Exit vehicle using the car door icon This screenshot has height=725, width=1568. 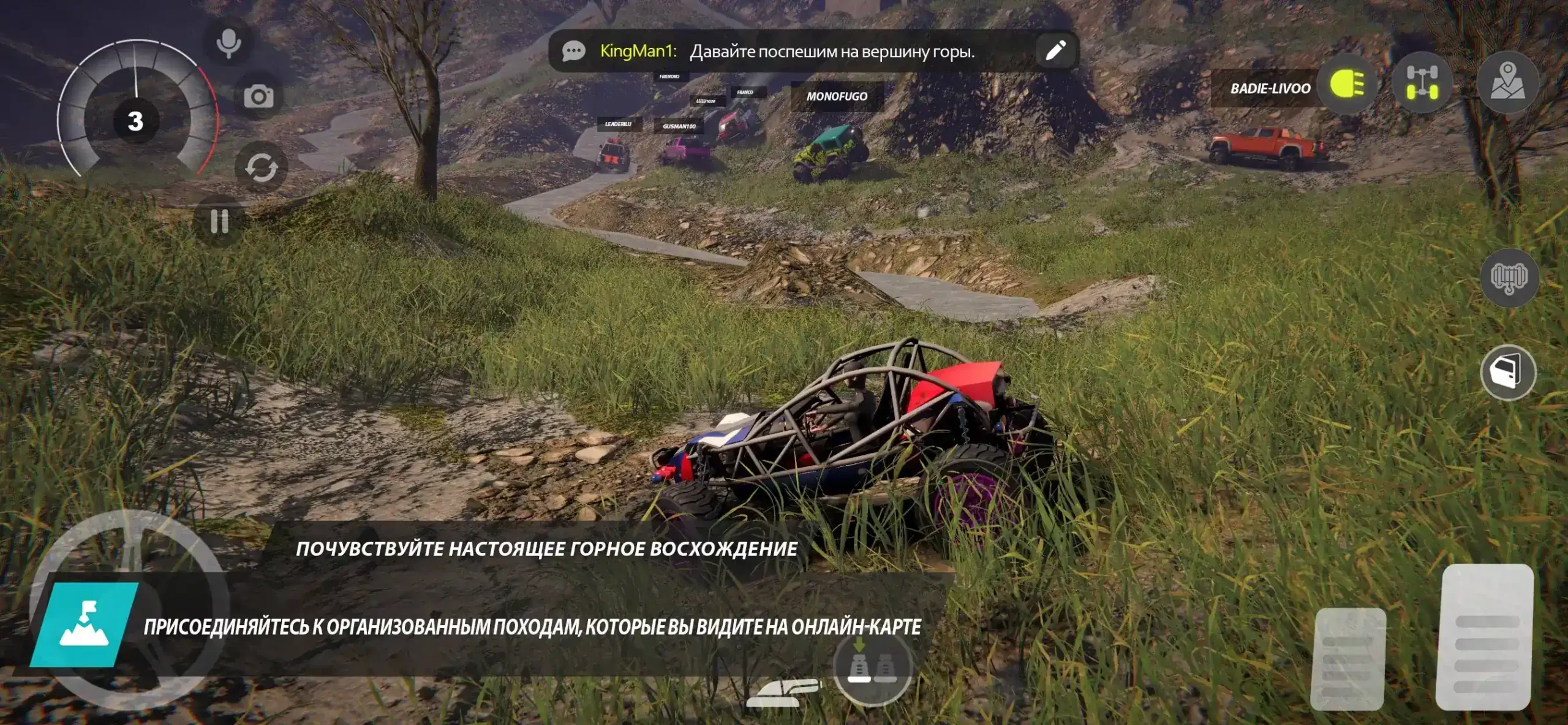1508,373
